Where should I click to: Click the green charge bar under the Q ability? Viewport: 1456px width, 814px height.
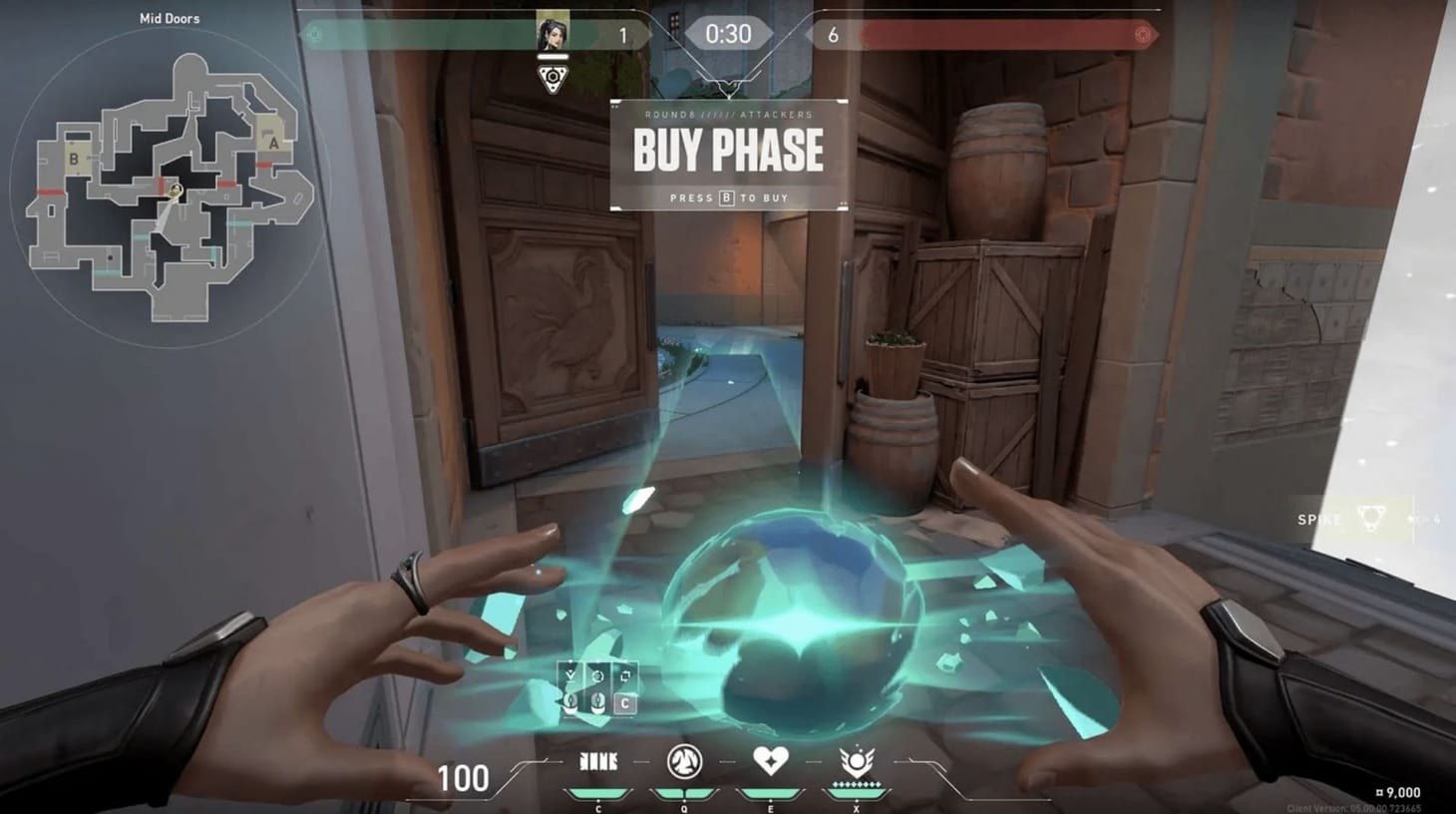click(685, 793)
